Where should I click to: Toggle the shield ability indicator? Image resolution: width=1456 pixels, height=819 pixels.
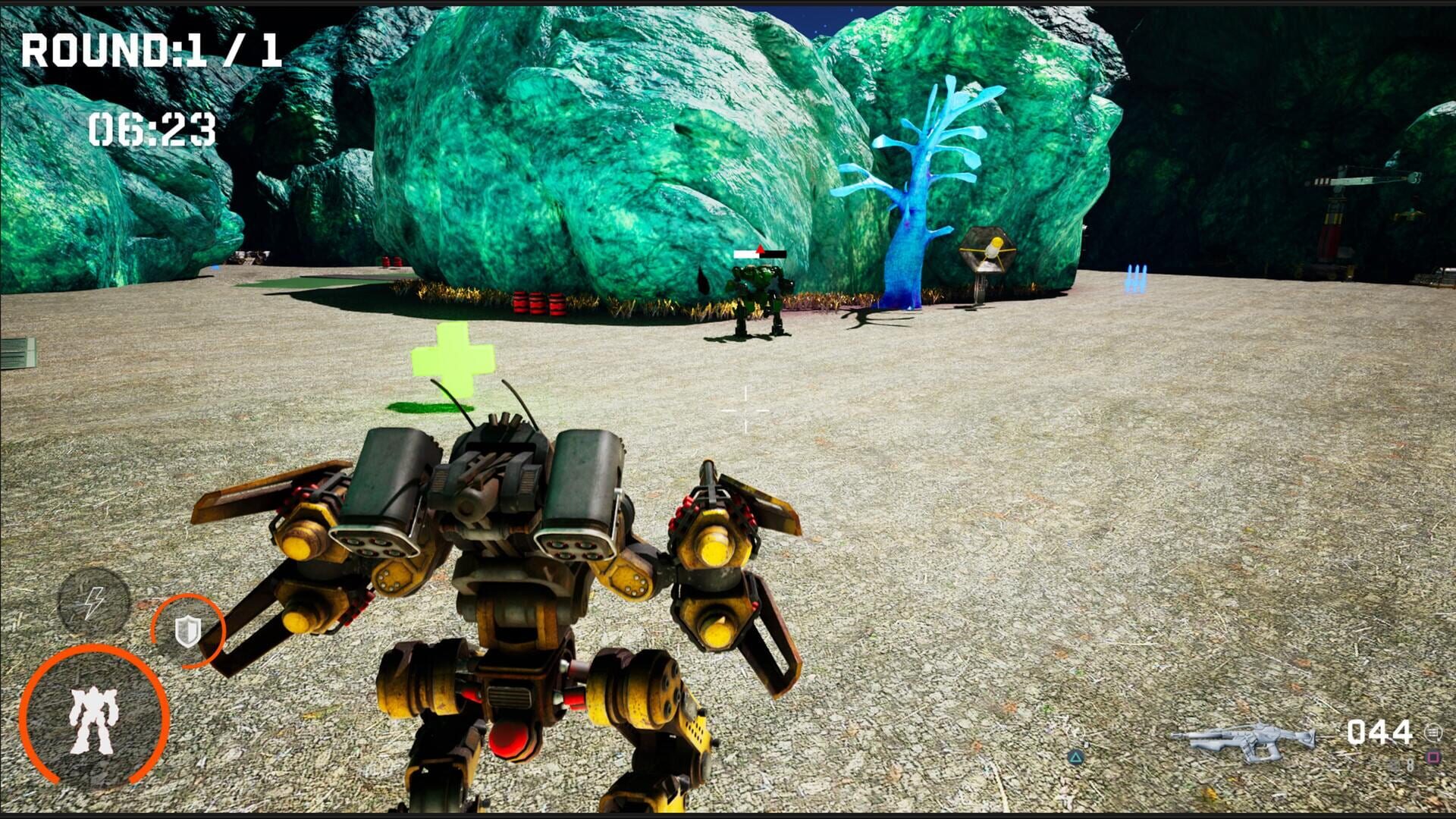click(x=187, y=629)
